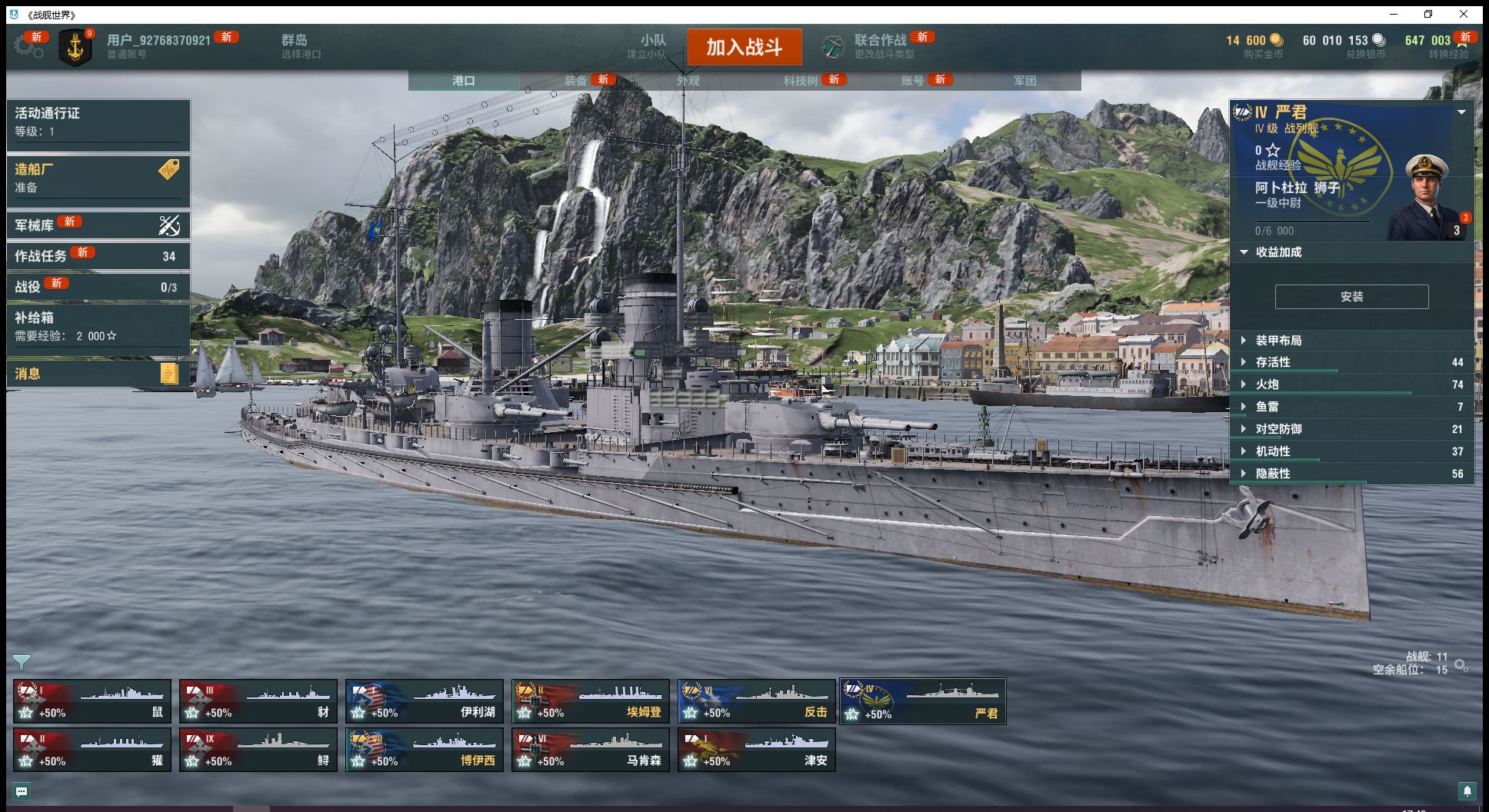Click the 加入战斗 battle button
1489x812 pixels.
744,48
